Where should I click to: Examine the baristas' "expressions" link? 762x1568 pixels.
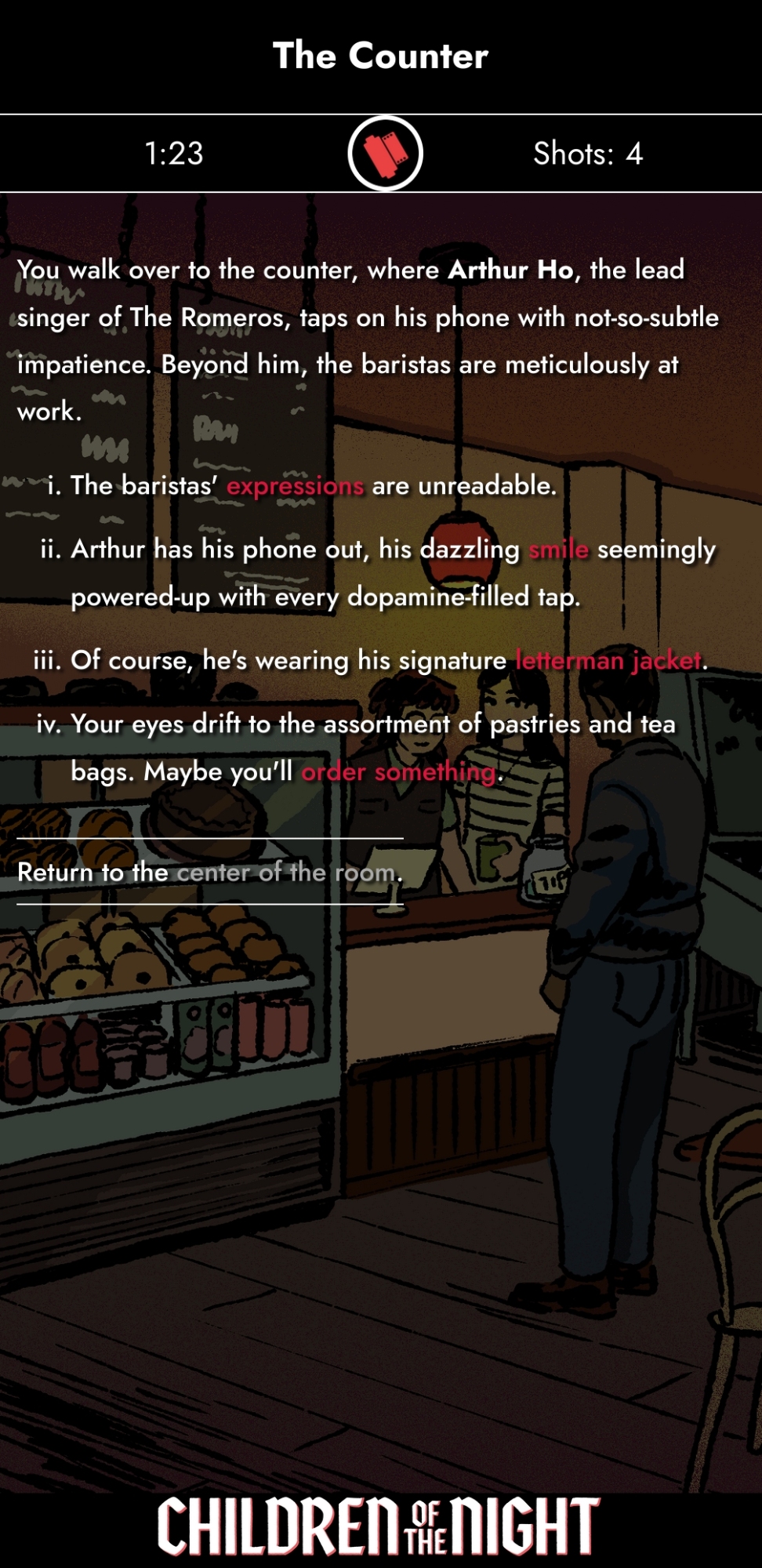[x=295, y=486]
